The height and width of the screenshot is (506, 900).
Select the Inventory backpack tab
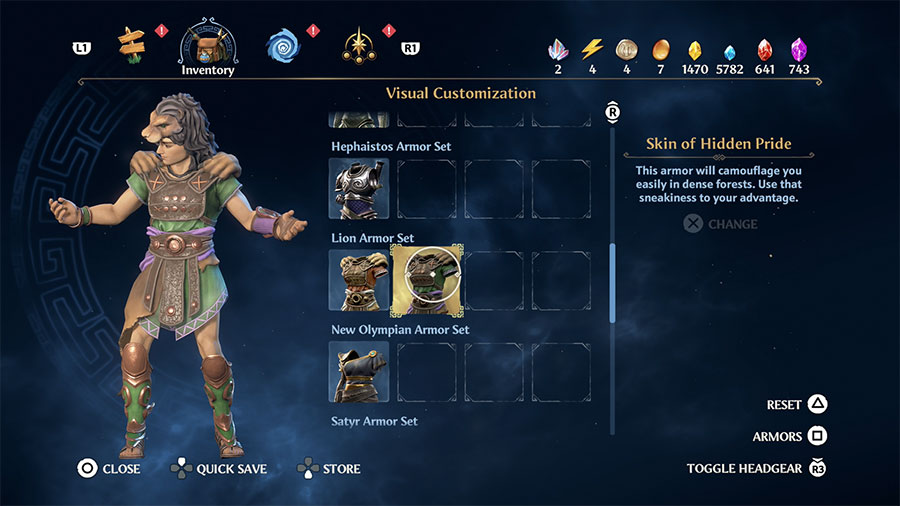click(208, 45)
